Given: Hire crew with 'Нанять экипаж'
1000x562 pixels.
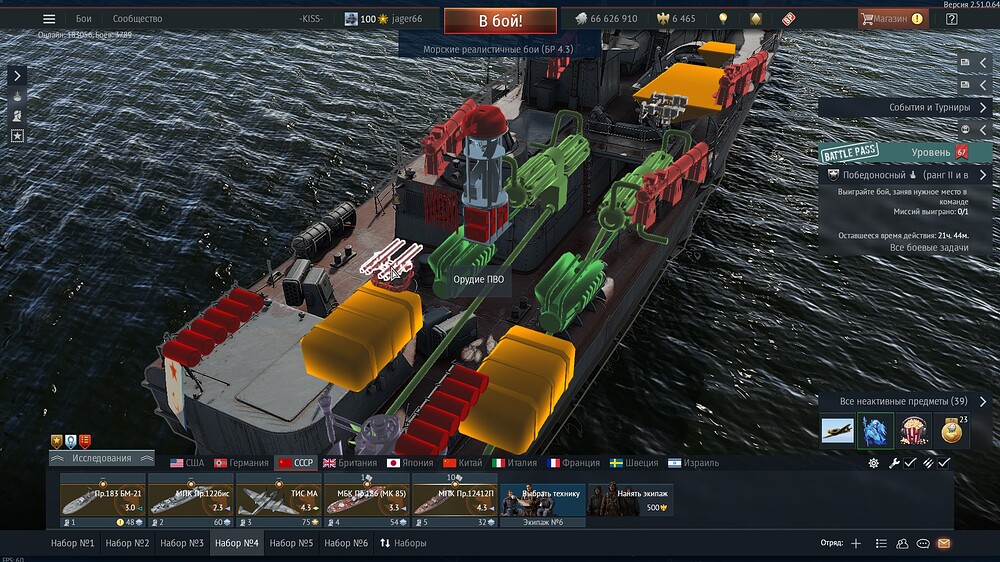Looking at the screenshot, I should [629, 499].
